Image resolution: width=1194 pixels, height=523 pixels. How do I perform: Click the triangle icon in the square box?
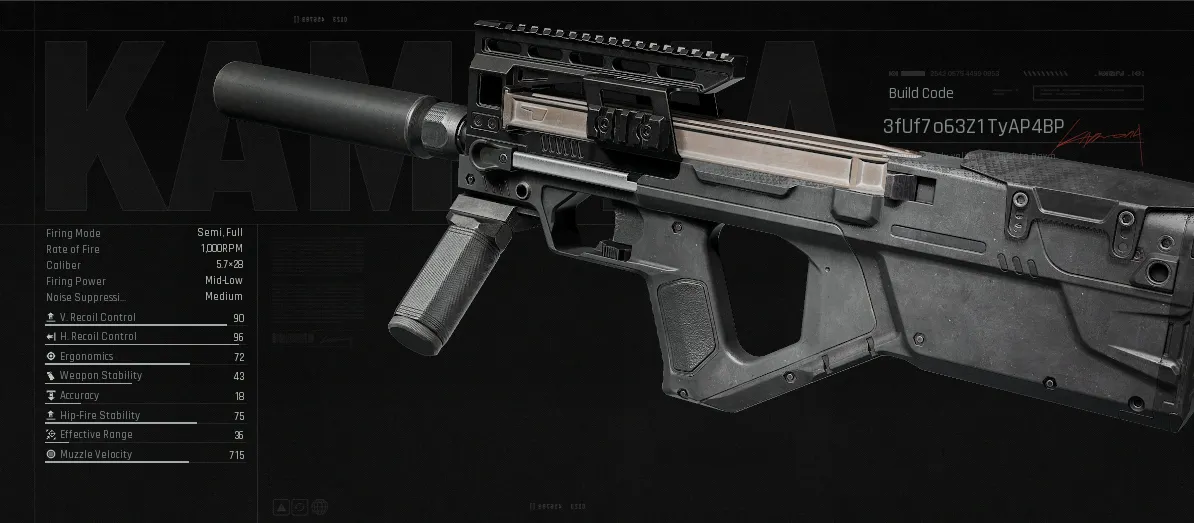tap(283, 507)
